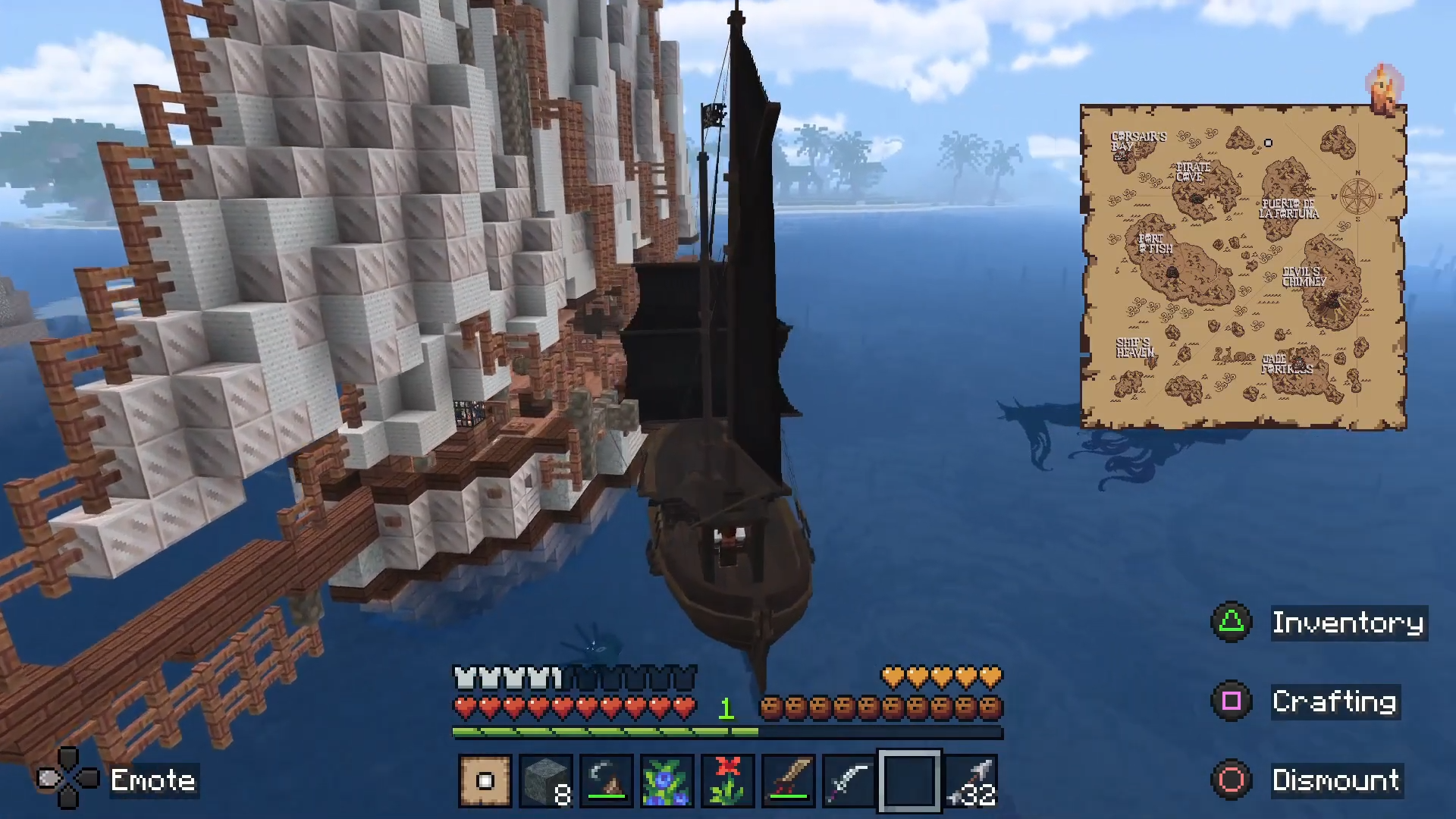This screenshot has width=1456, height=819.
Task: Select the arrows stack slot
Action: [x=971, y=780]
